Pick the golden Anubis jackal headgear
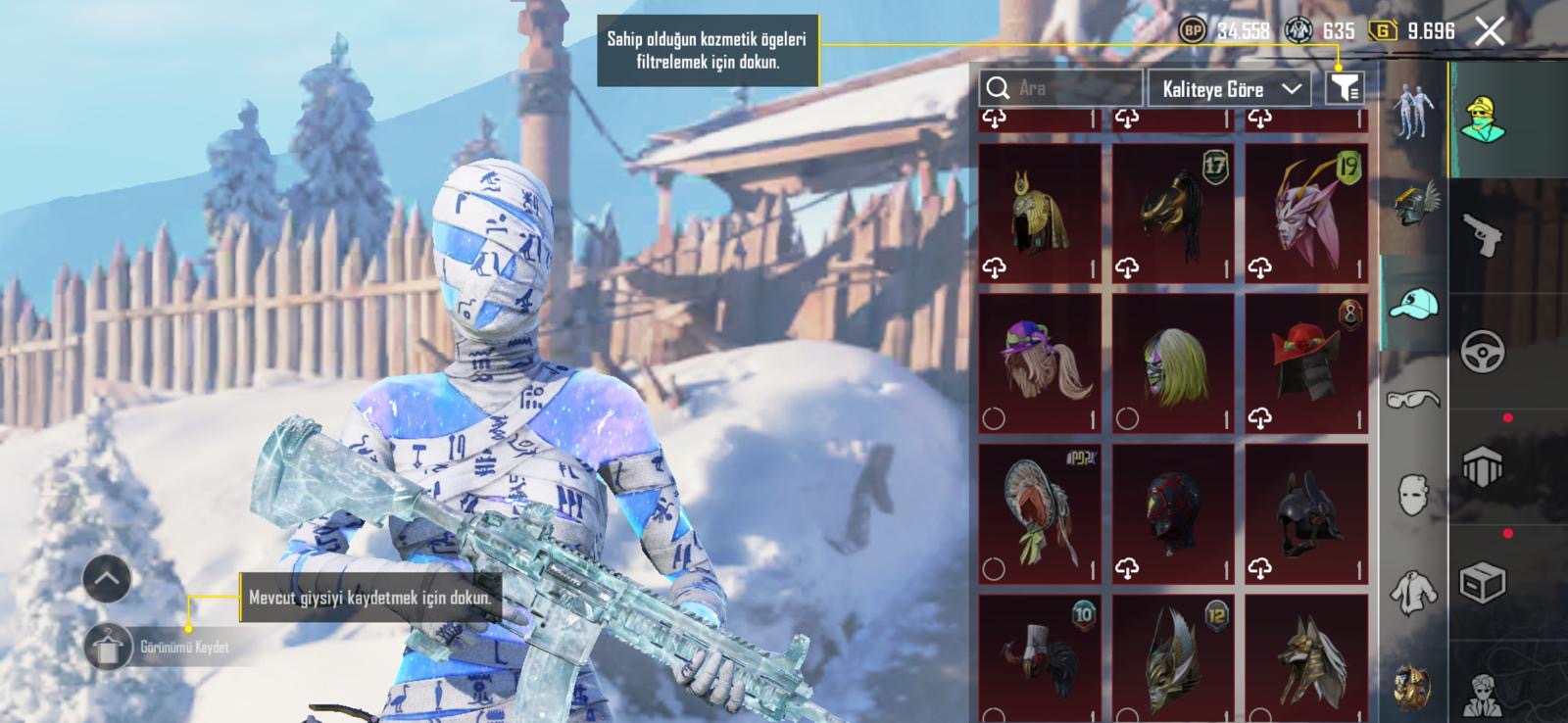 (1305, 656)
